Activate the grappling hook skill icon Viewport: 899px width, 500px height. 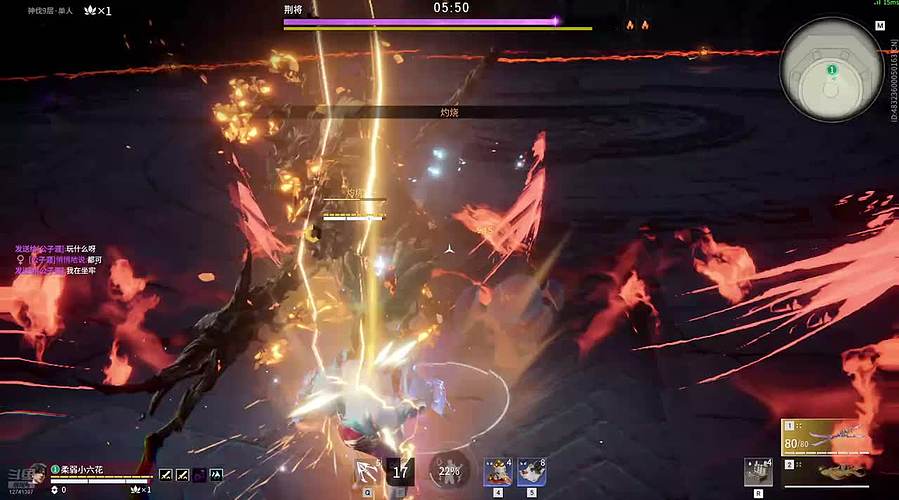[x=368, y=472]
